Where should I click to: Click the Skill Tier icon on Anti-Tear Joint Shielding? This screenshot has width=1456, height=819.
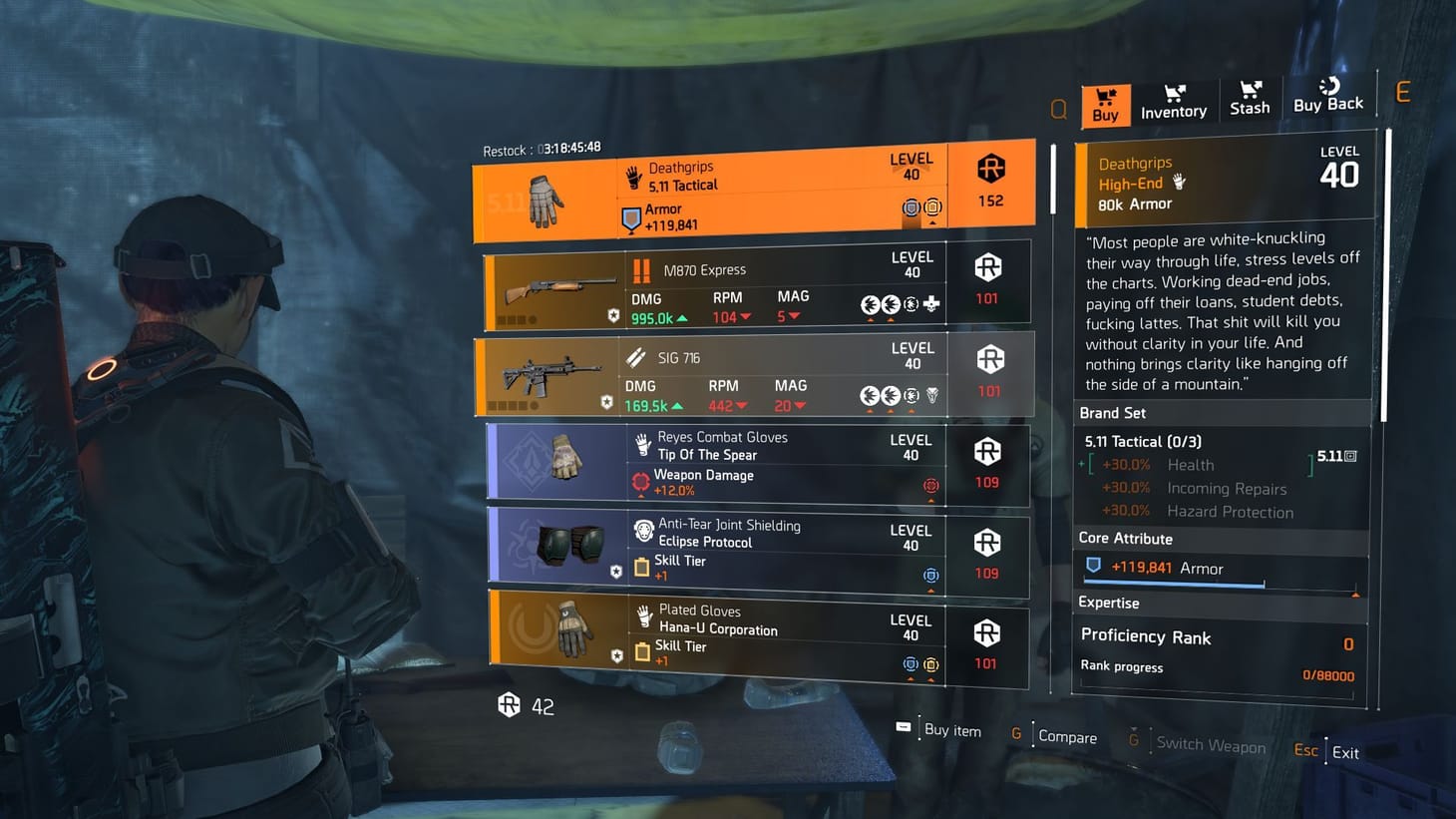point(643,567)
